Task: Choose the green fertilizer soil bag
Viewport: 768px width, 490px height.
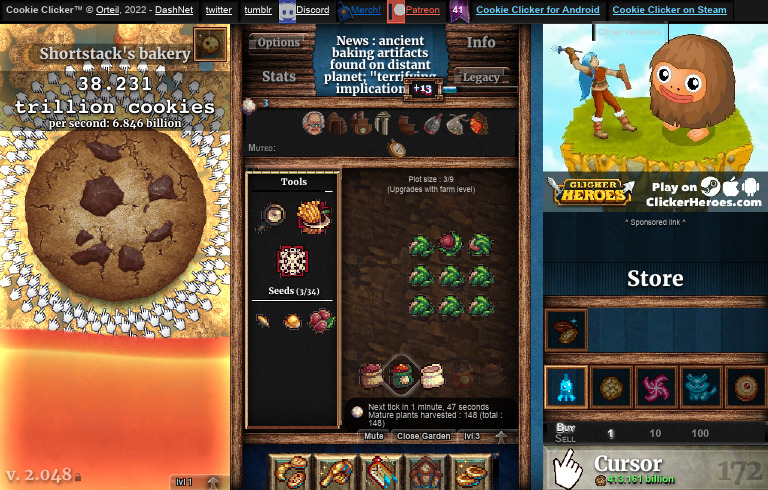Action: [x=401, y=375]
